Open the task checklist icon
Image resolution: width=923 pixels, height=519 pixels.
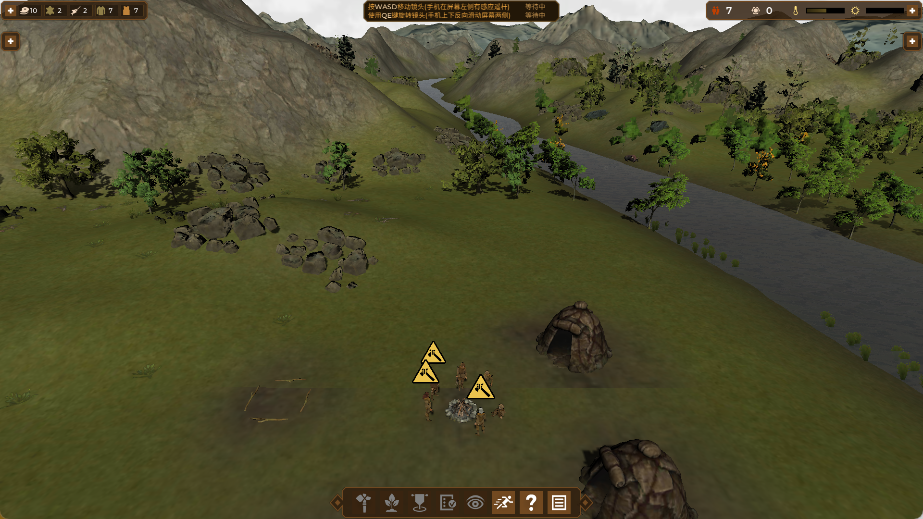(448, 502)
